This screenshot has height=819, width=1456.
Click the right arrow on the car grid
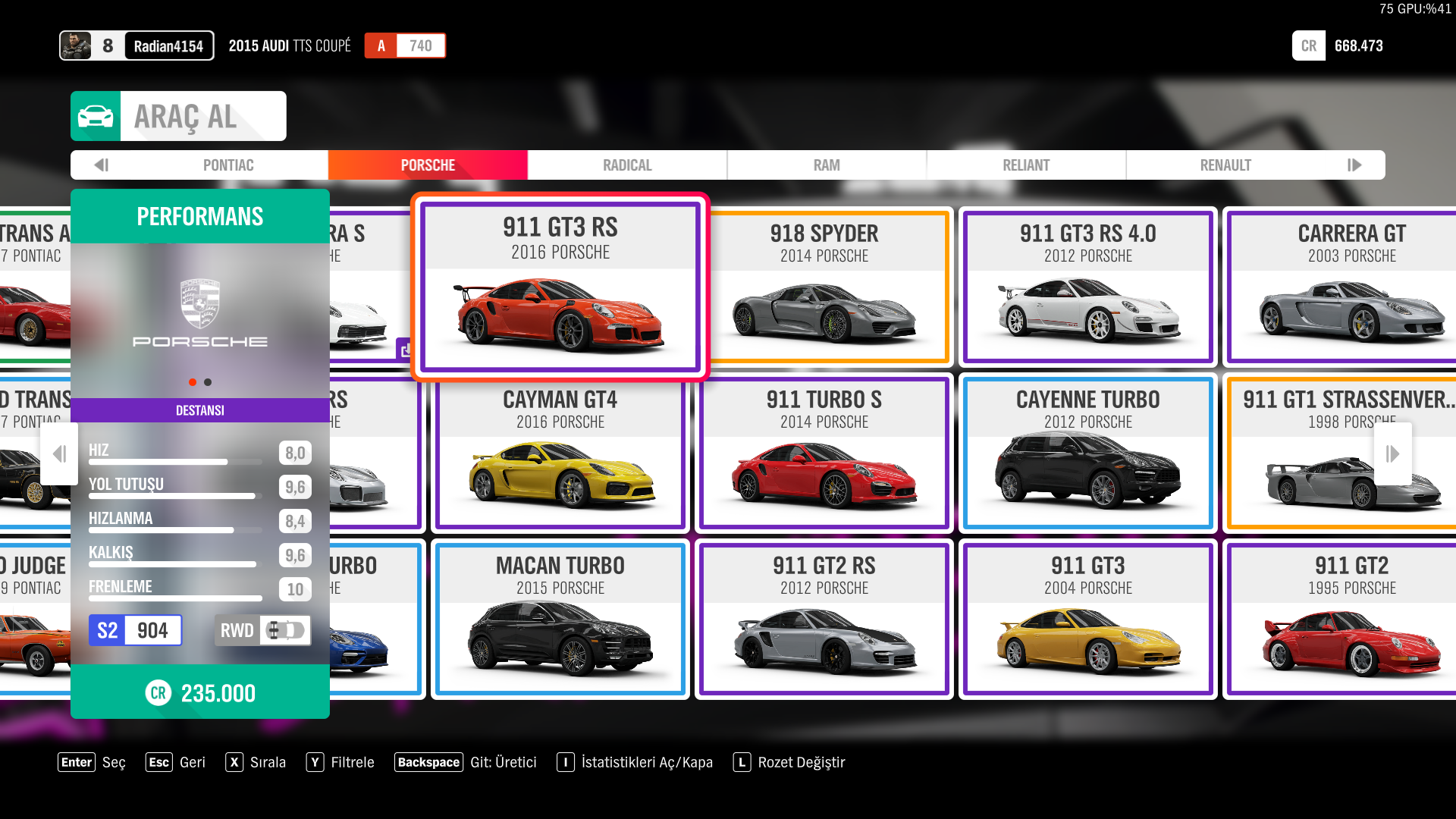[x=1392, y=453]
